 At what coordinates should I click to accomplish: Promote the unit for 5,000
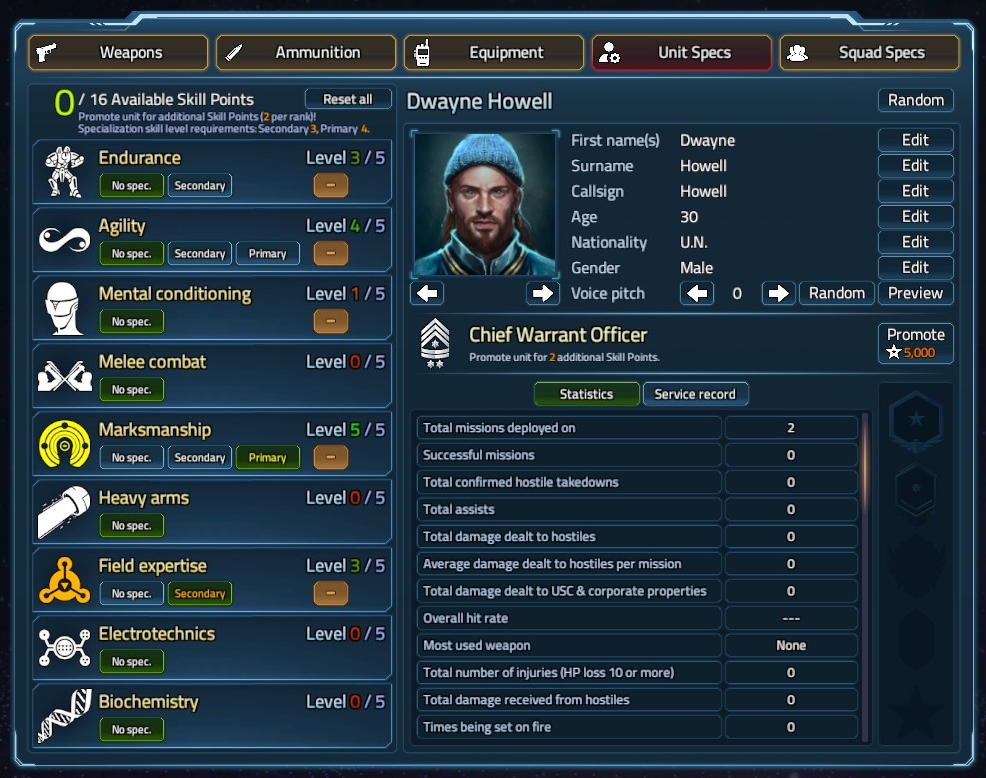pos(915,343)
